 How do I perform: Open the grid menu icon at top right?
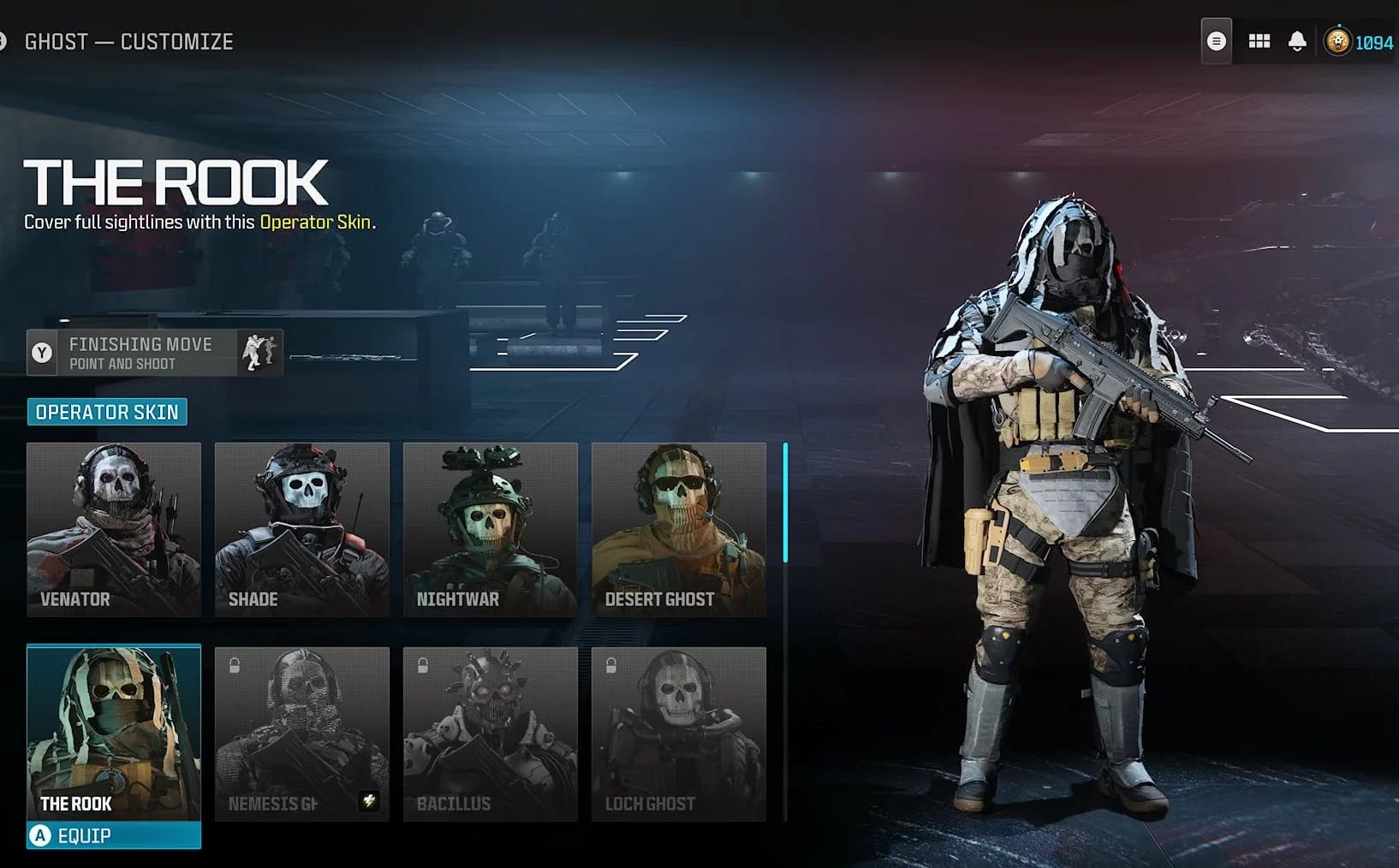tap(1259, 39)
